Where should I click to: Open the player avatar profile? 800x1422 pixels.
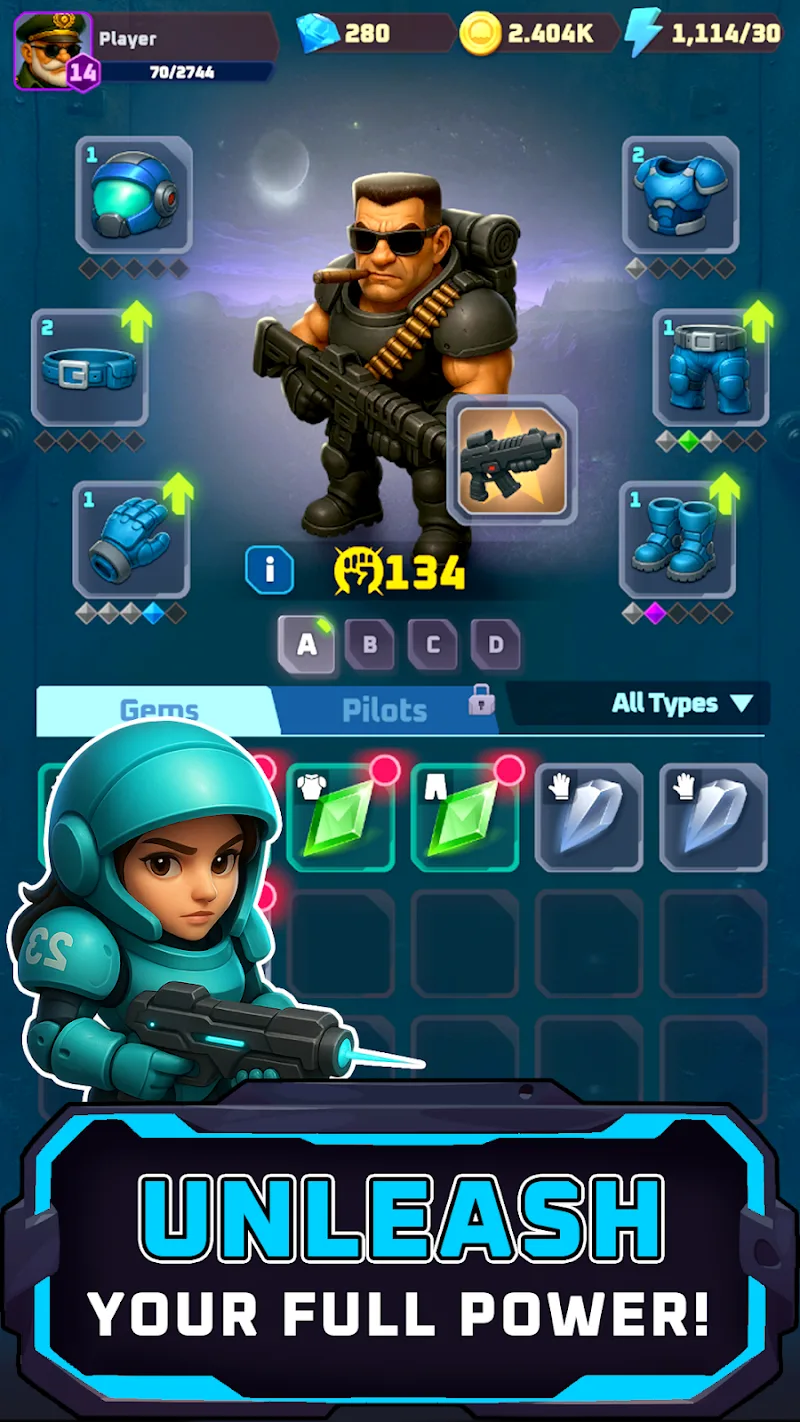point(53,49)
